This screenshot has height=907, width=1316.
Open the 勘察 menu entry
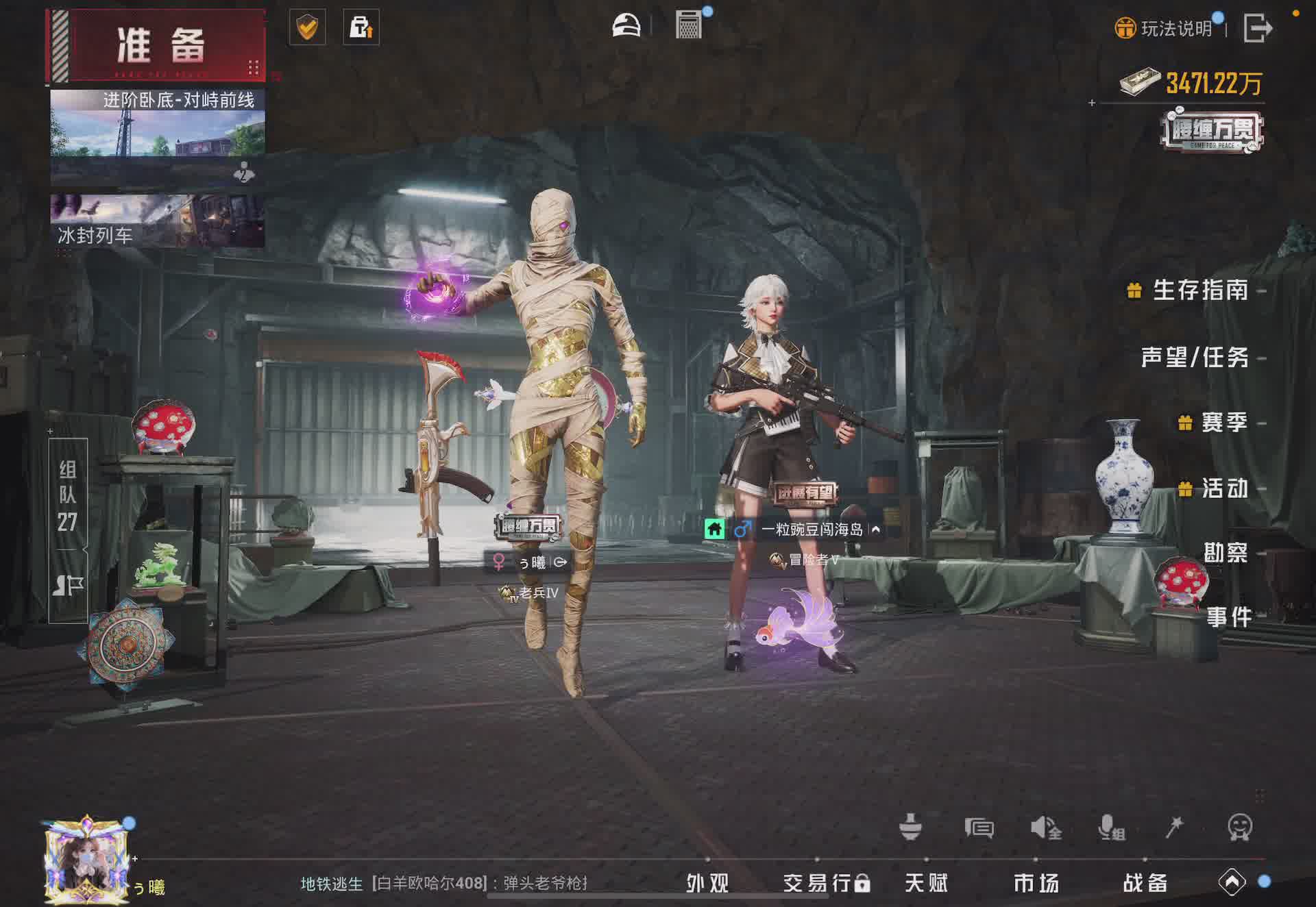click(1226, 553)
